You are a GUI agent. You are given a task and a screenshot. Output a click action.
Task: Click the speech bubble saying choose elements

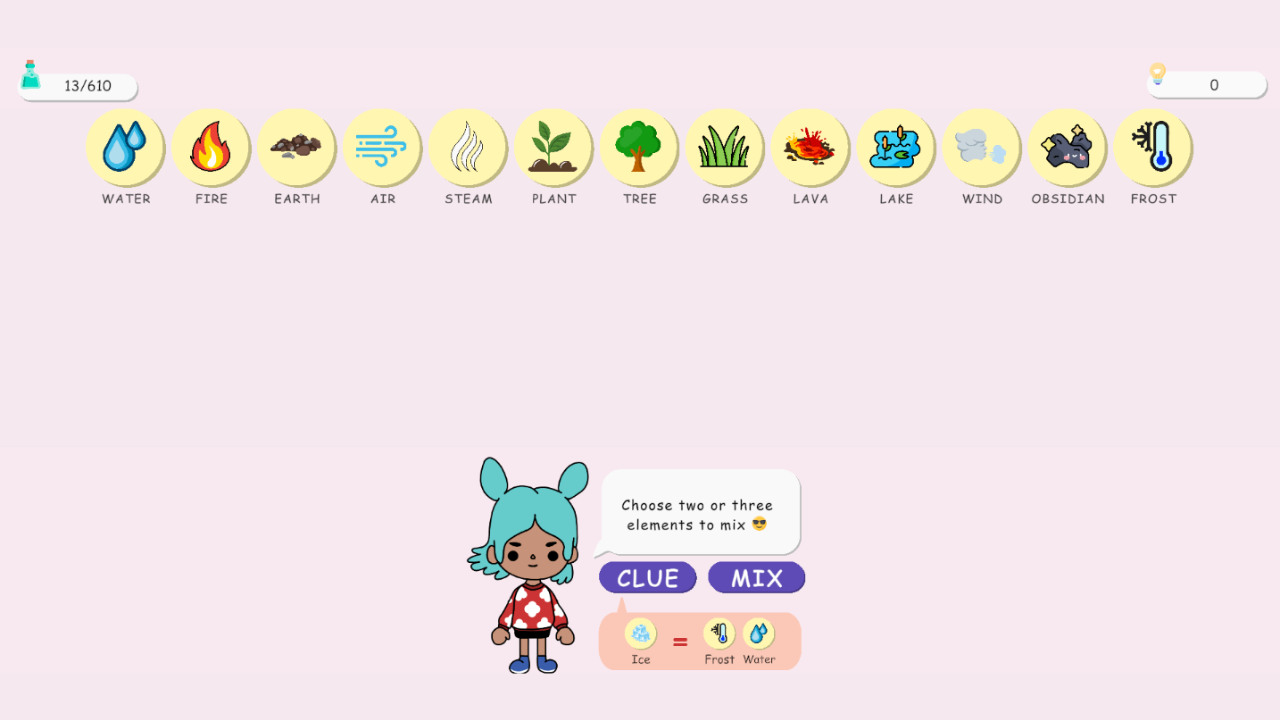click(x=699, y=512)
